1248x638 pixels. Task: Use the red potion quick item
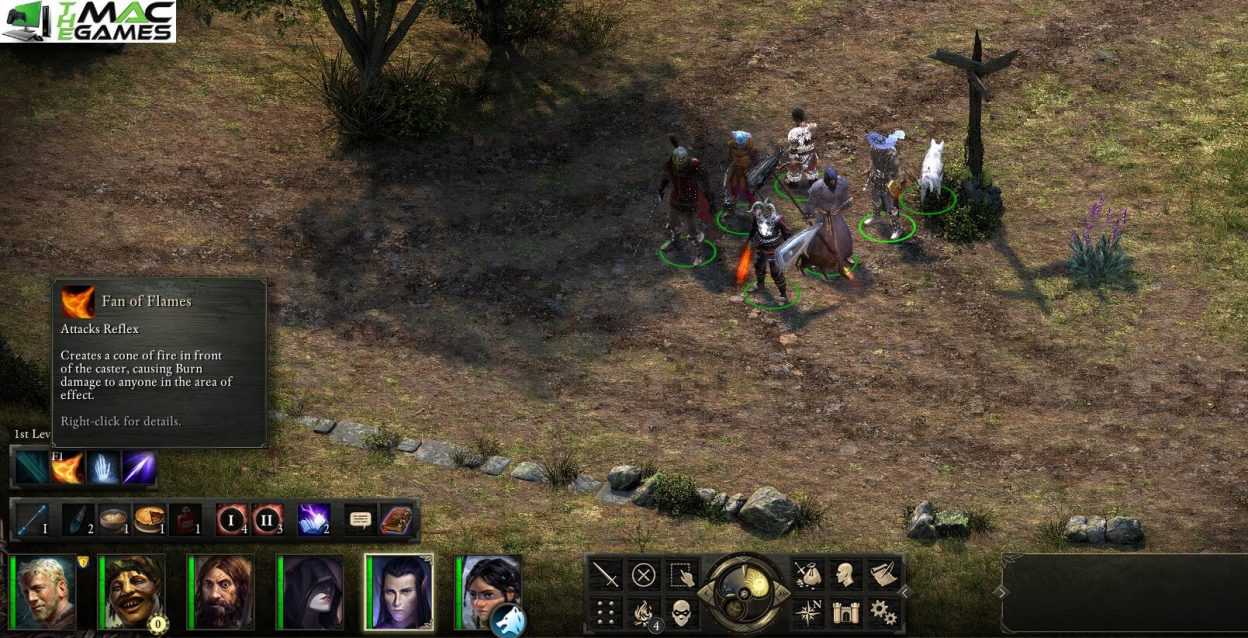click(186, 520)
